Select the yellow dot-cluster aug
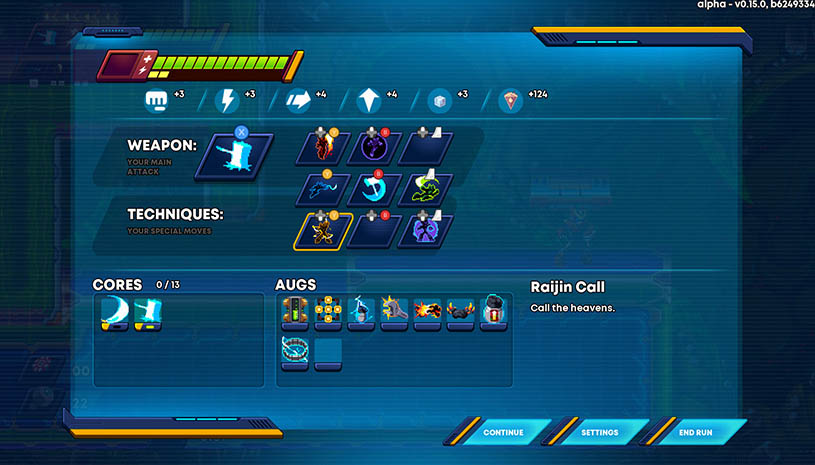 pos(328,312)
